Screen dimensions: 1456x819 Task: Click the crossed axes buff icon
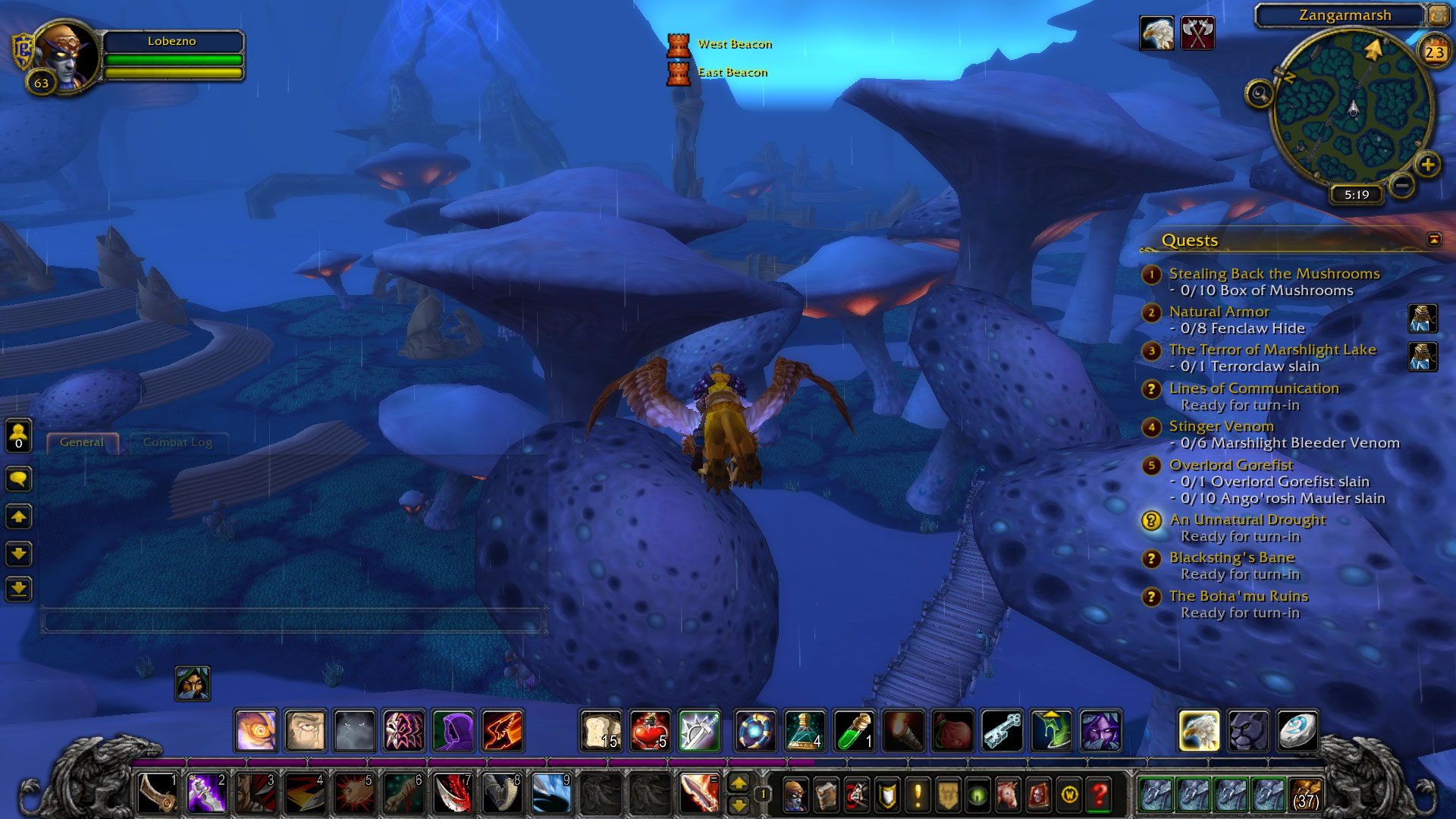coord(1197,33)
